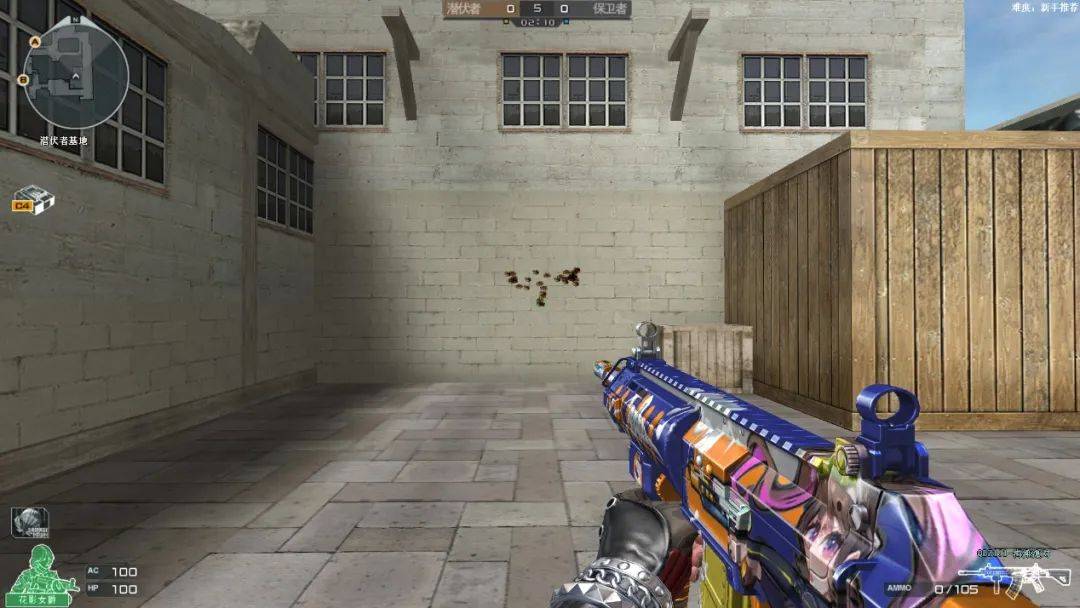Click the circular minimap
Screen dimensions: 1080x608
pyautogui.click(x=76, y=76)
